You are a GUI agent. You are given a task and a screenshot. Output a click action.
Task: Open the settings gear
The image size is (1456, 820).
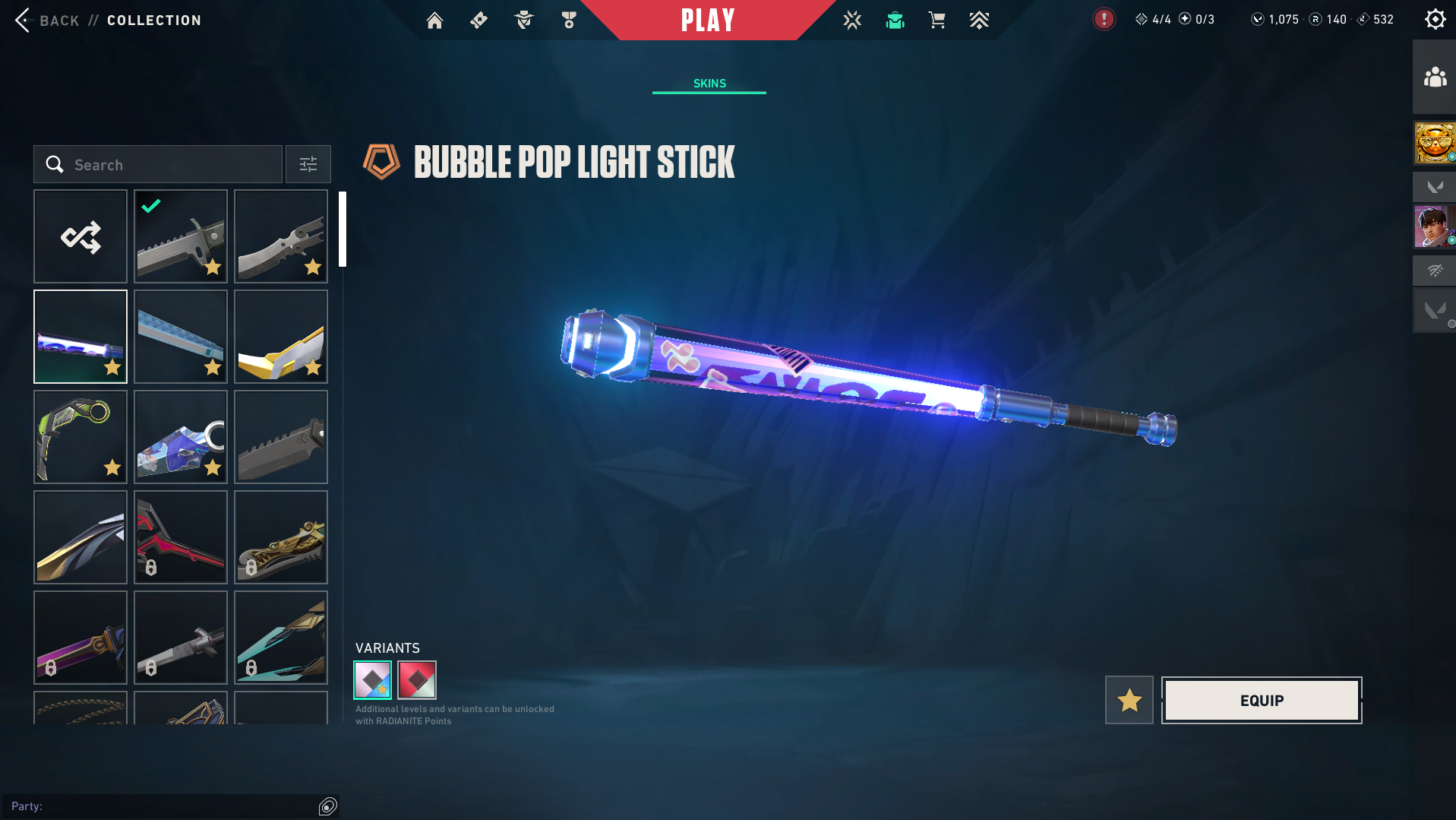[x=1435, y=19]
